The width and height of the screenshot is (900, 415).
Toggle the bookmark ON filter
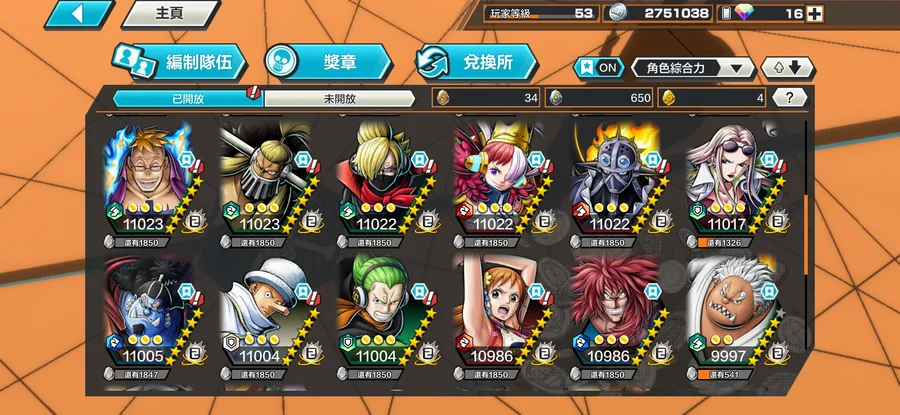598,68
